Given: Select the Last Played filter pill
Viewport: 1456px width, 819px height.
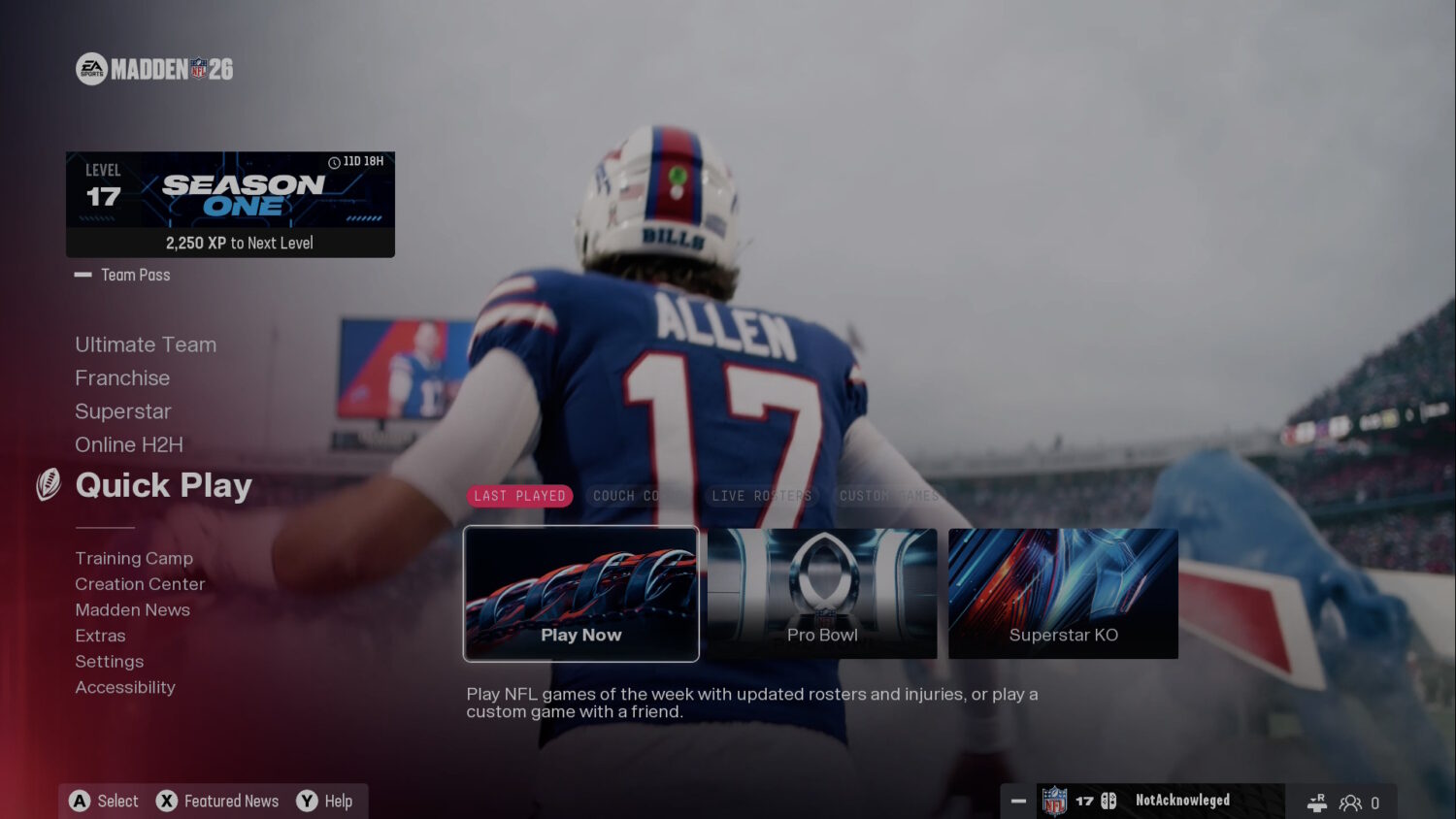Looking at the screenshot, I should click(x=520, y=496).
